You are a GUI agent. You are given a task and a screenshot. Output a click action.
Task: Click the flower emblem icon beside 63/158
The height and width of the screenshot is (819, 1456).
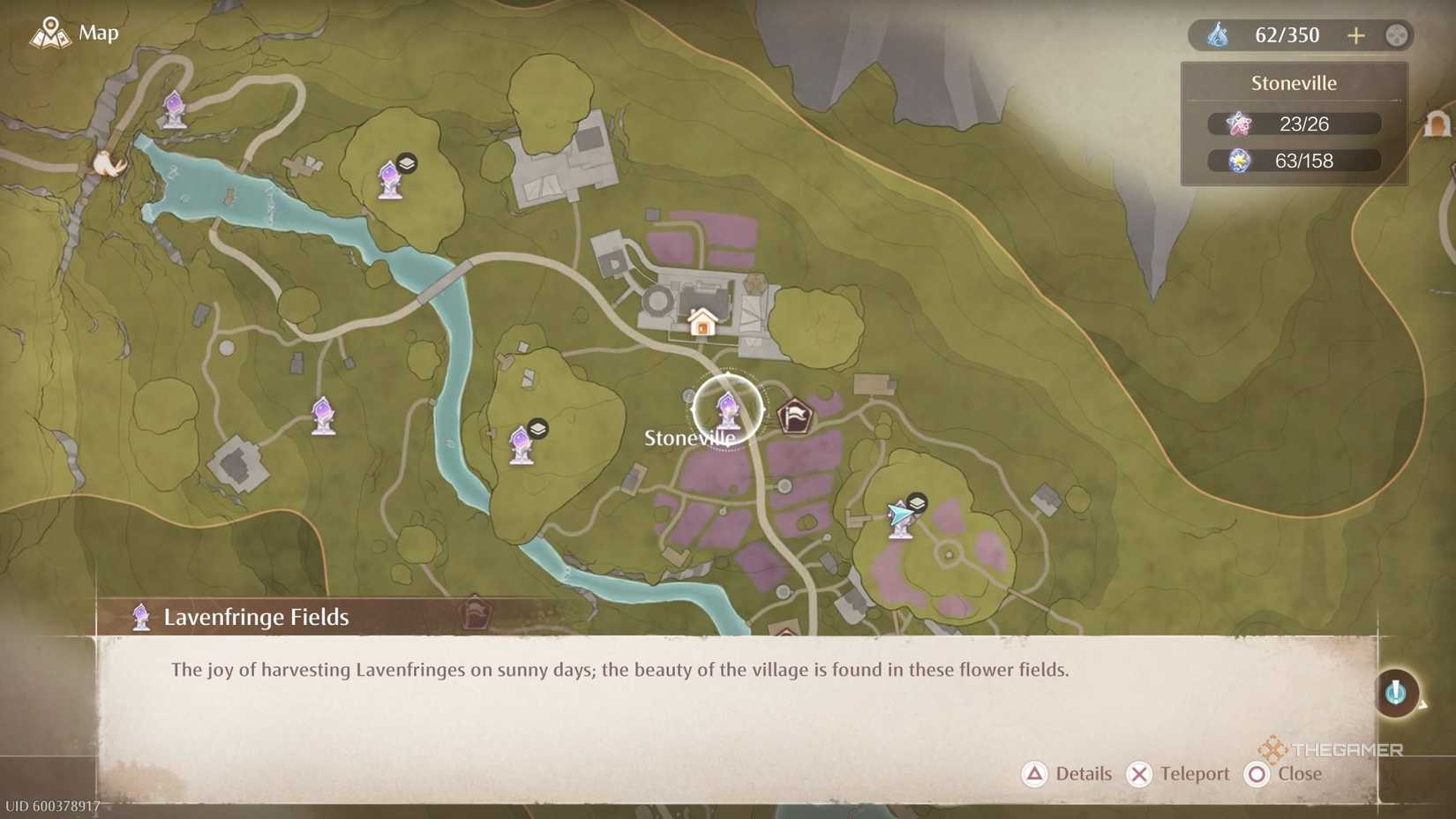coord(1239,161)
